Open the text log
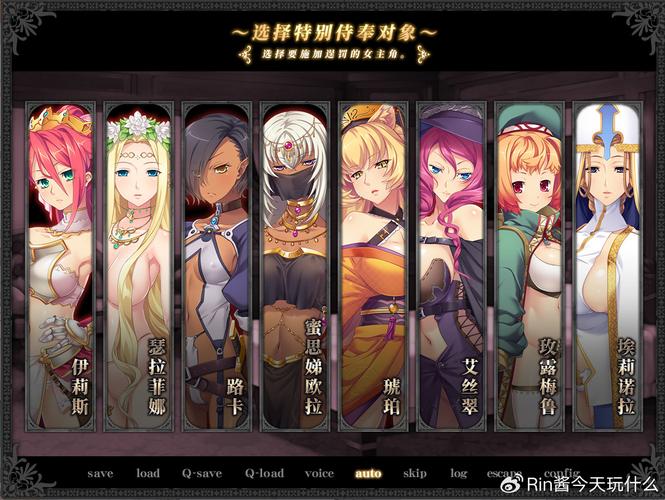The height and width of the screenshot is (500, 665). (x=458, y=473)
